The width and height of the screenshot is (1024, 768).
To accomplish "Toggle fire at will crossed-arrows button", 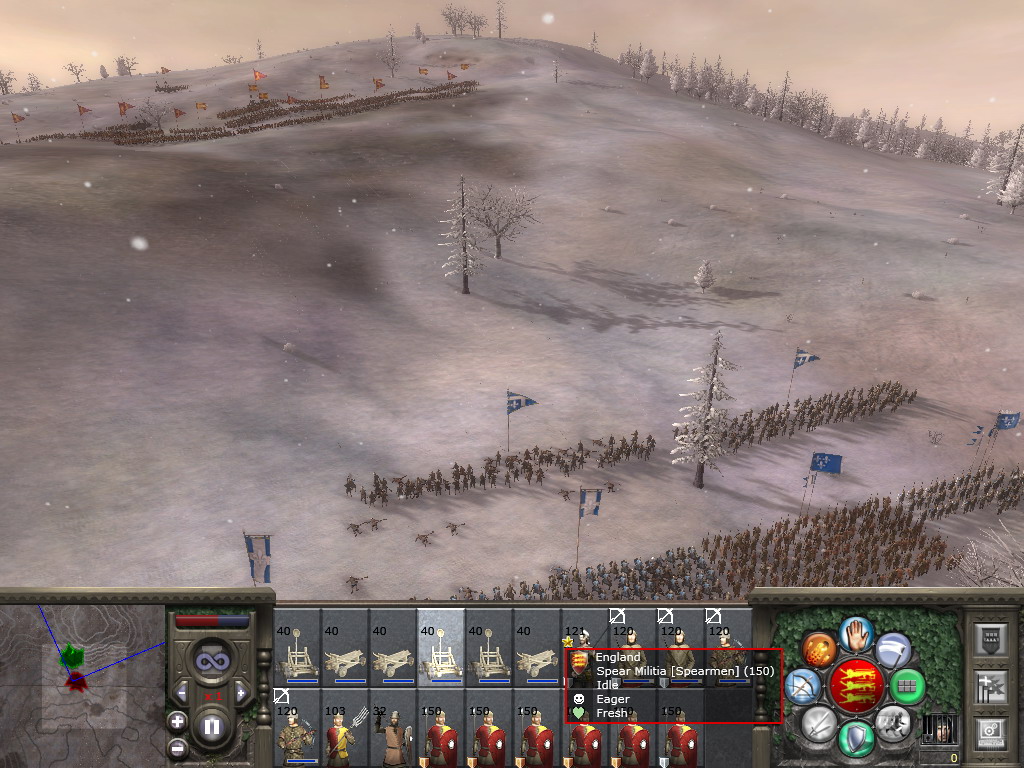I will pyautogui.click(x=802, y=687).
